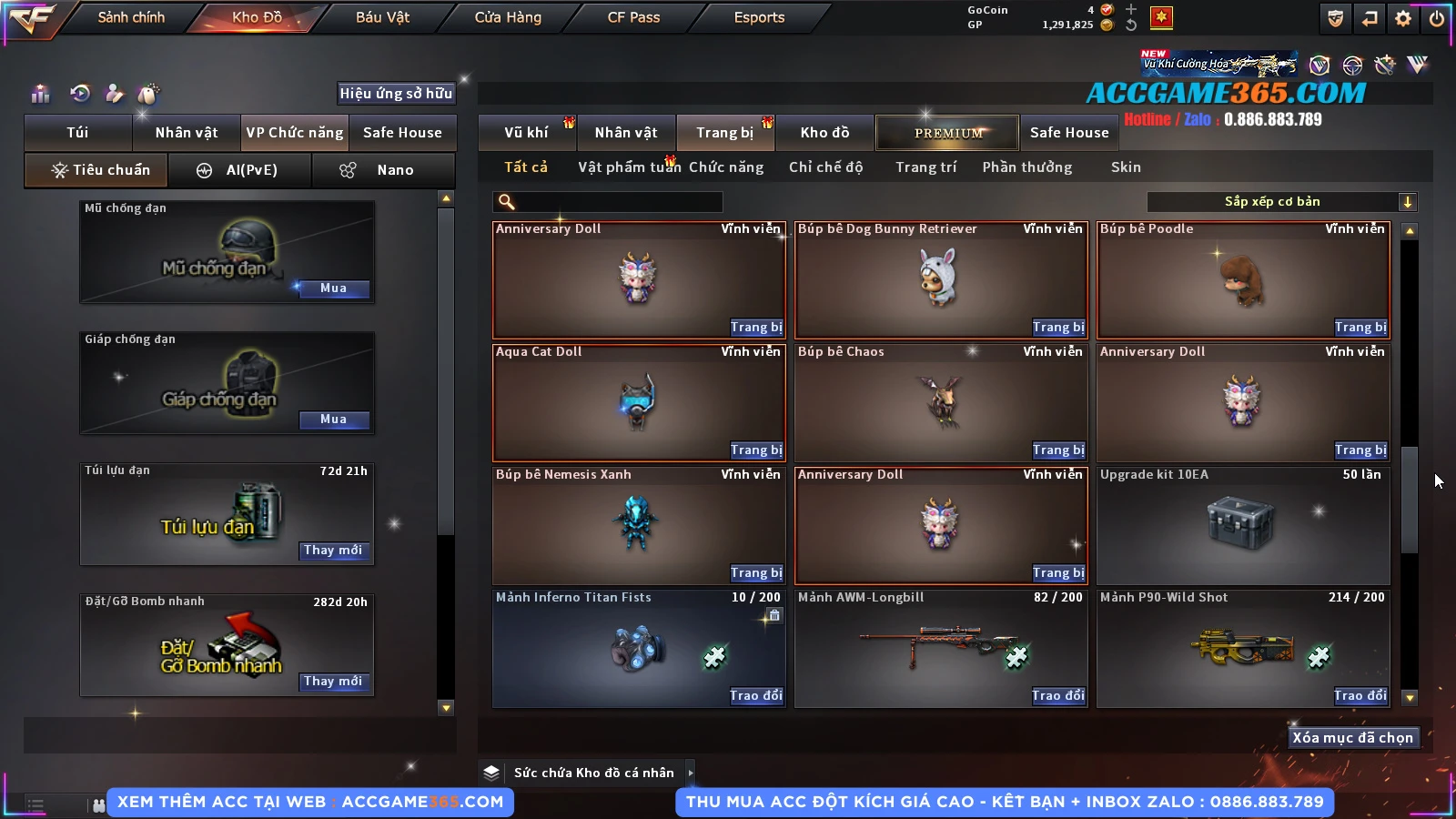Equip the Búp bê Poodle doll
Screen dimensions: 1456x819
[1360, 328]
